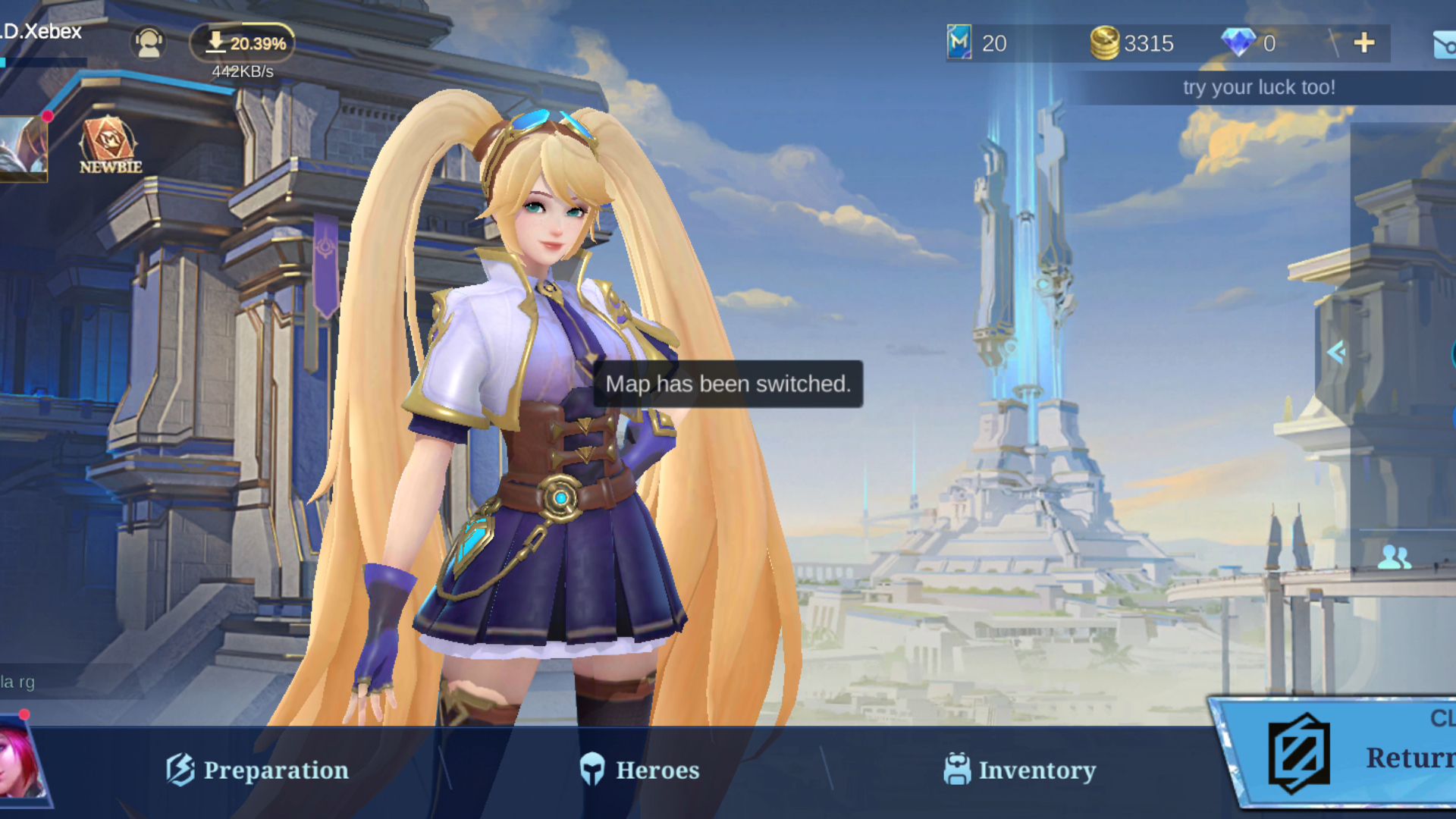Viewport: 1456px width, 819px height.
Task: Open the customer service headset icon
Action: pyautogui.click(x=149, y=43)
